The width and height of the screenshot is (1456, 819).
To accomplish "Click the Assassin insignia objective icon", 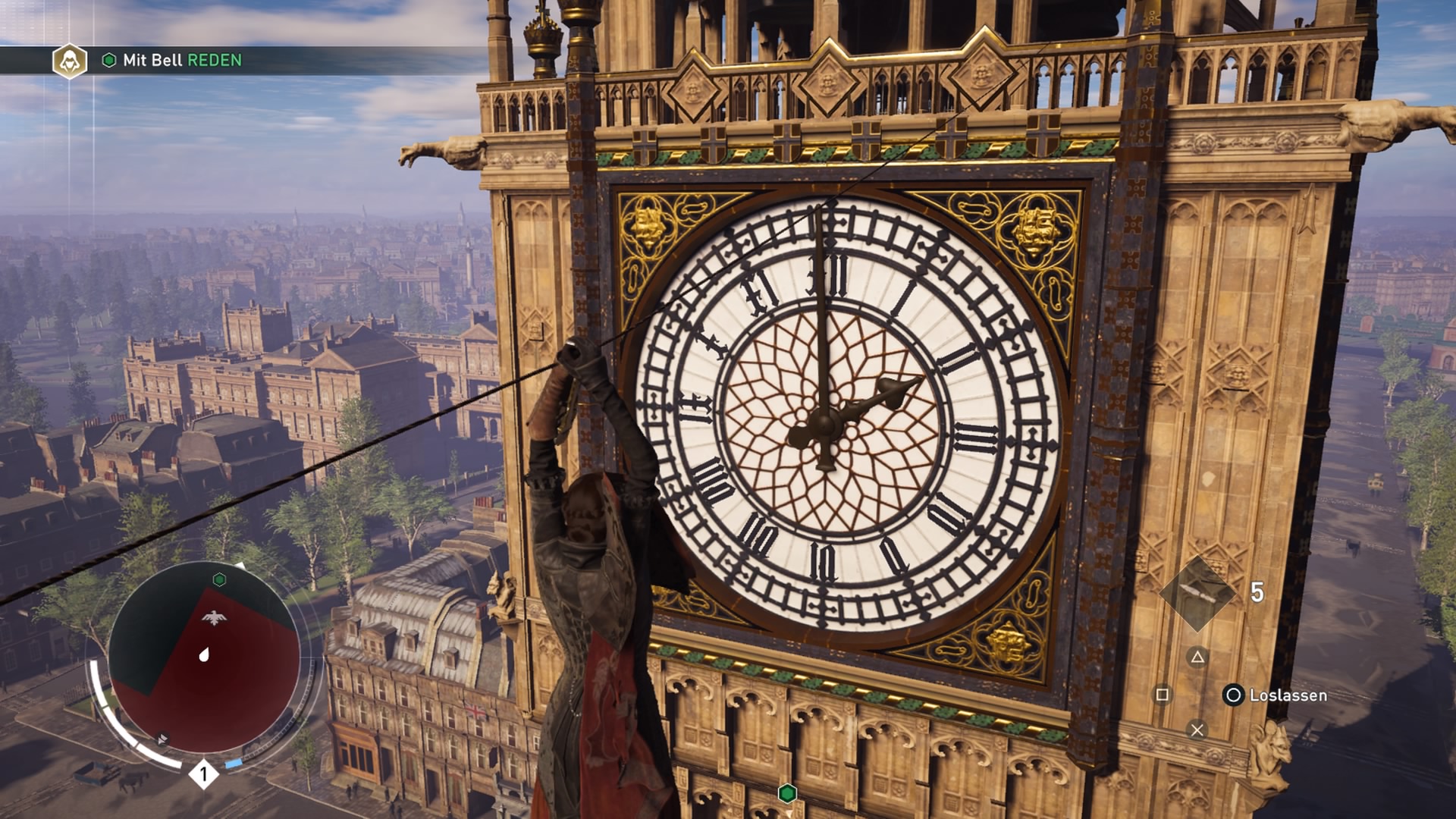I will tap(70, 61).
